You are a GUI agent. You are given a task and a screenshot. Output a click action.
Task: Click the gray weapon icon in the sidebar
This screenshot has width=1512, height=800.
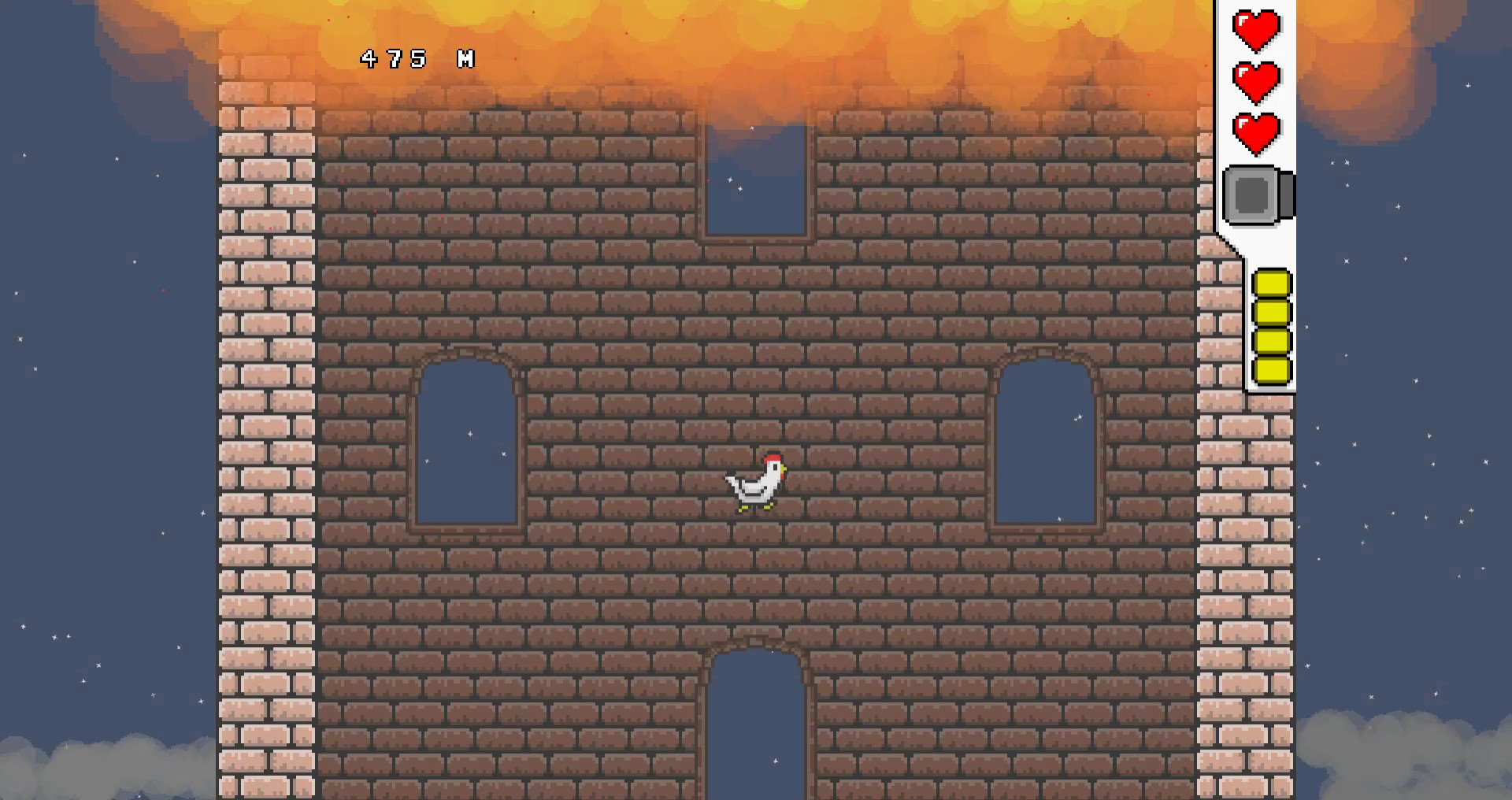coord(1252,197)
